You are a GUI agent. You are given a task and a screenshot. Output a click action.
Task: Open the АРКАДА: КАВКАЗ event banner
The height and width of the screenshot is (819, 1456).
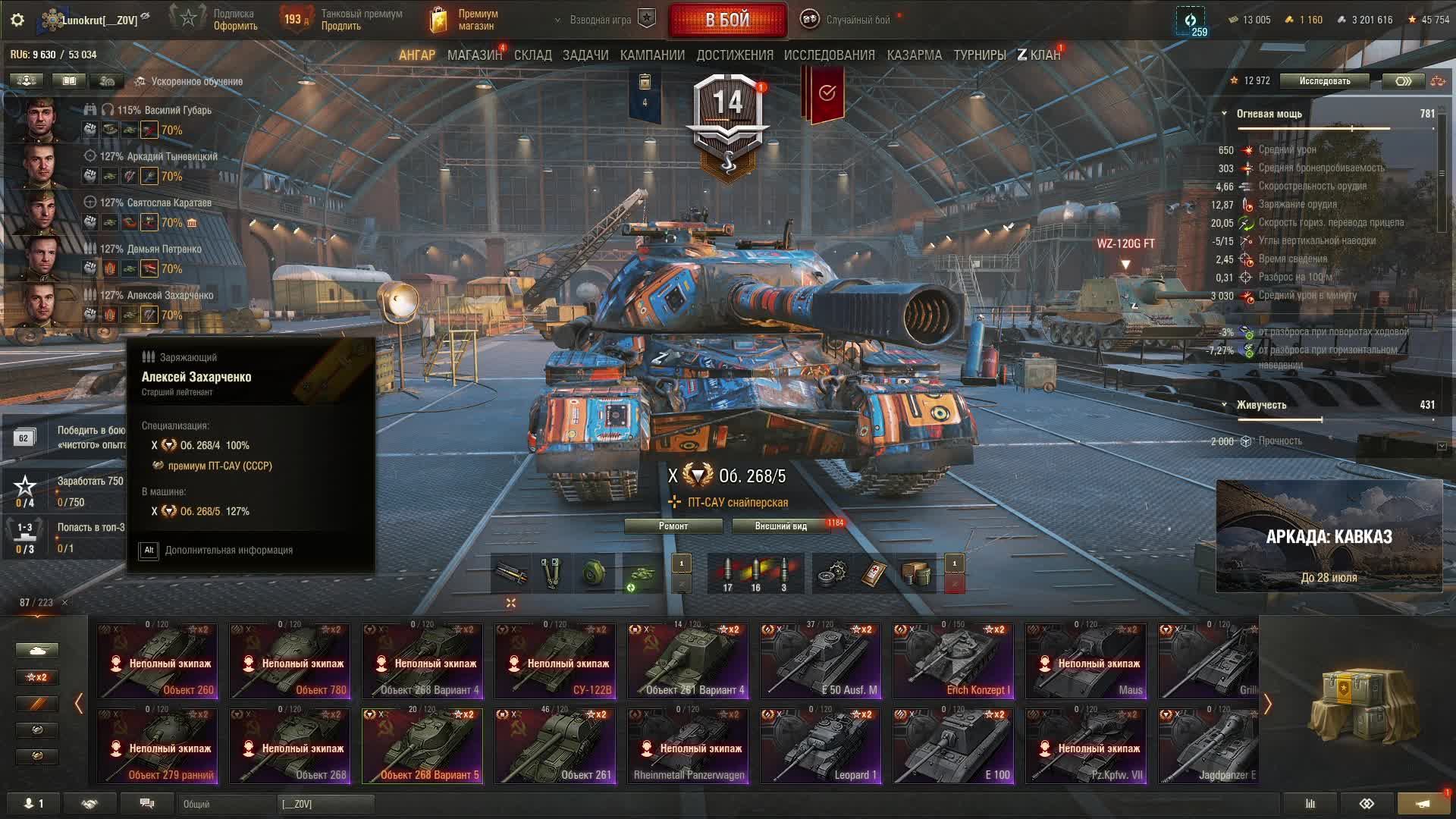coord(1329,536)
